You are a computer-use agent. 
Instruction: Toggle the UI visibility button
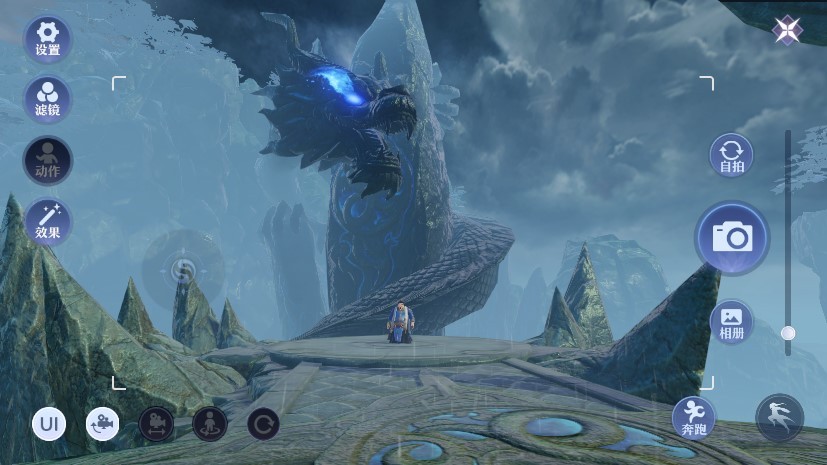click(x=49, y=424)
